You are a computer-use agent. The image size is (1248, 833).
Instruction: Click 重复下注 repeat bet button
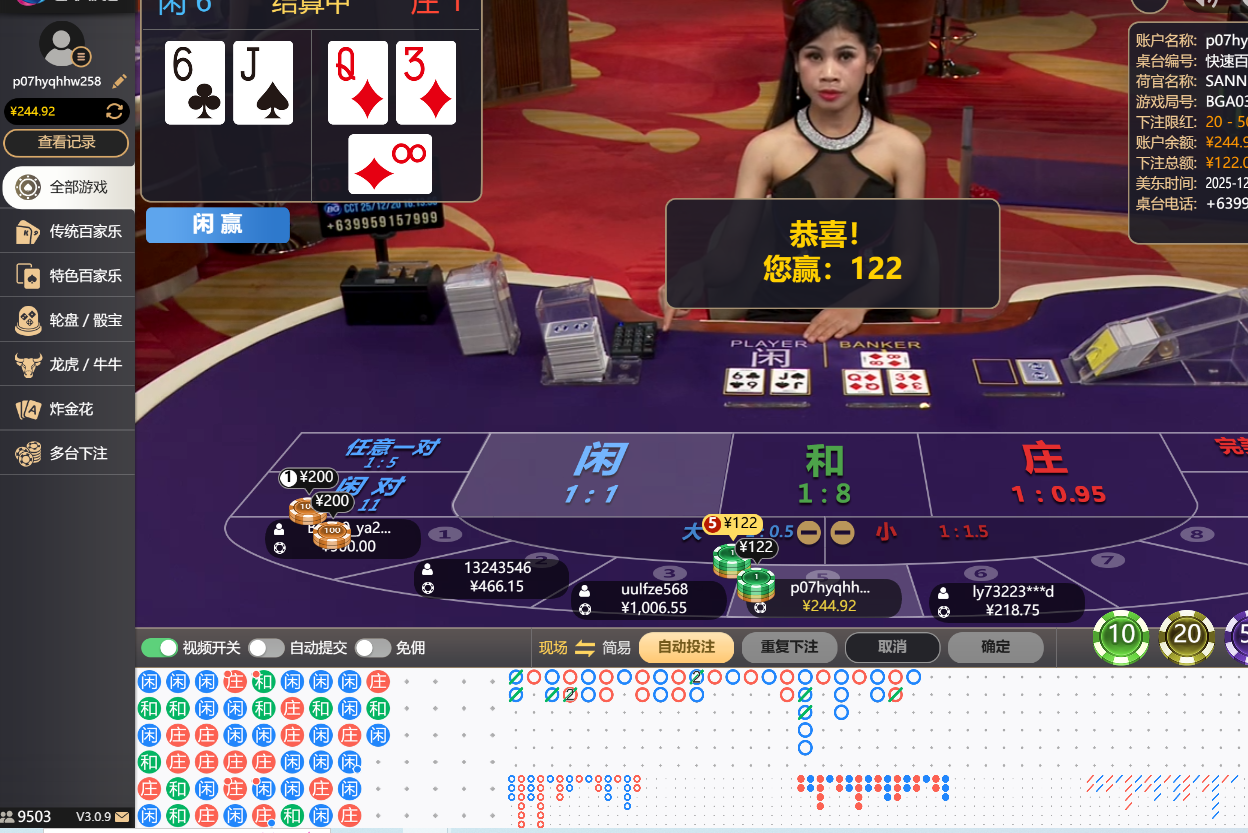tap(789, 647)
